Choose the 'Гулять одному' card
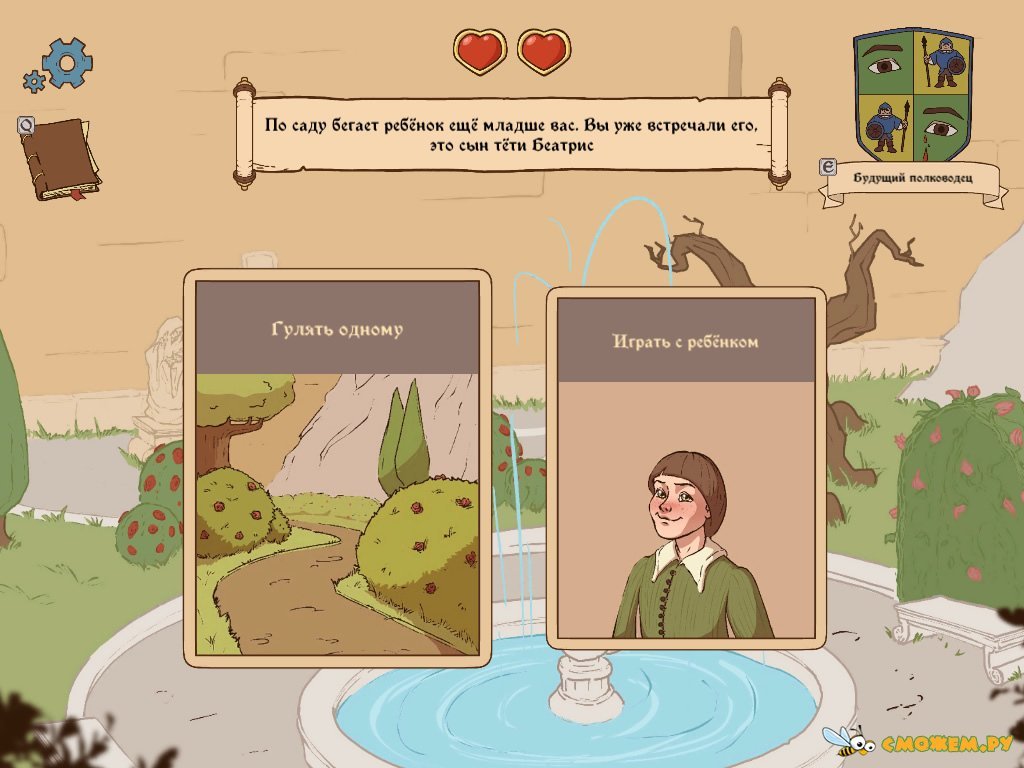Viewport: 1024px width, 768px height. (337, 467)
